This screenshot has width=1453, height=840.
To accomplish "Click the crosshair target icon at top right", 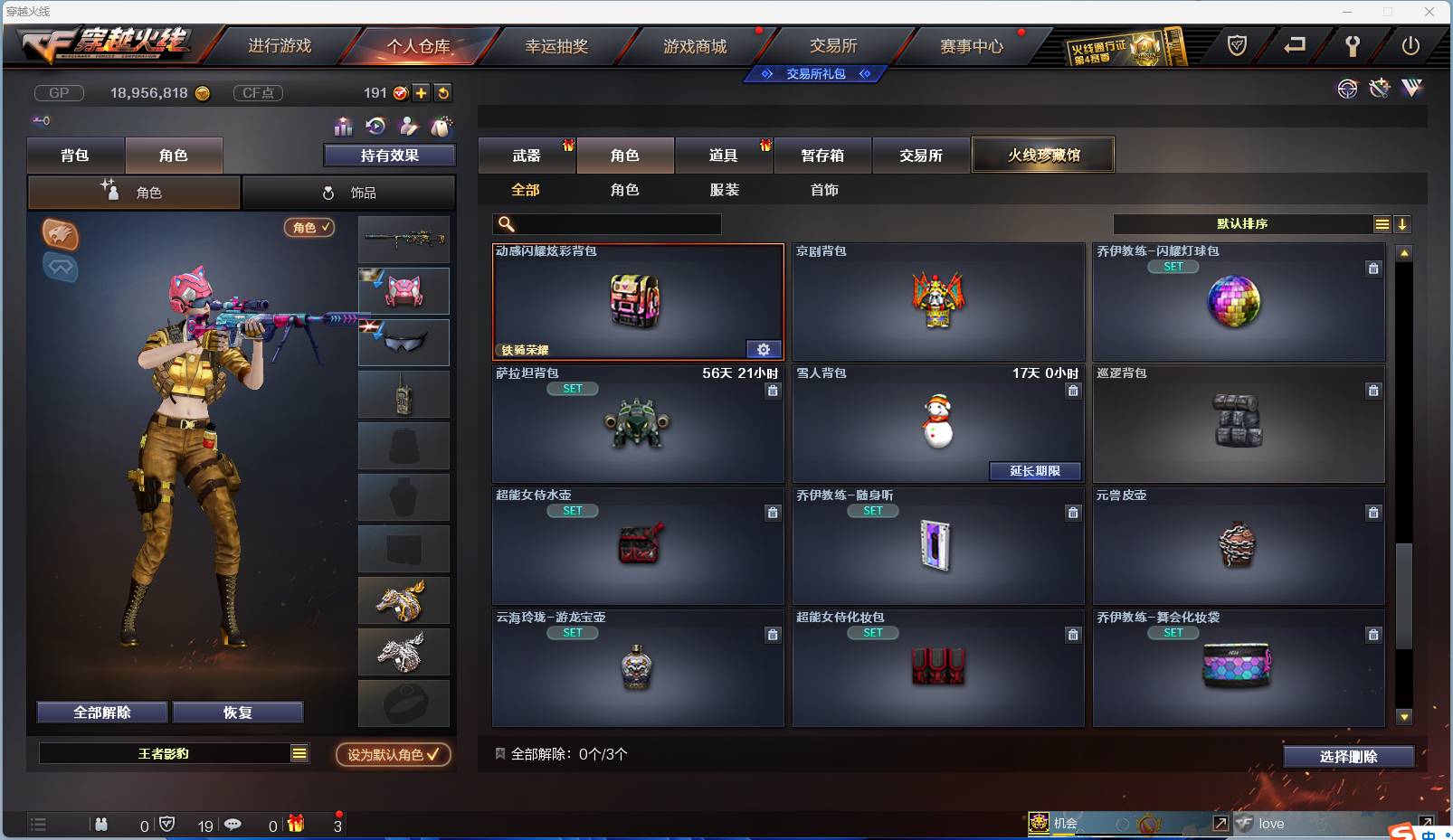I will (x=1347, y=90).
